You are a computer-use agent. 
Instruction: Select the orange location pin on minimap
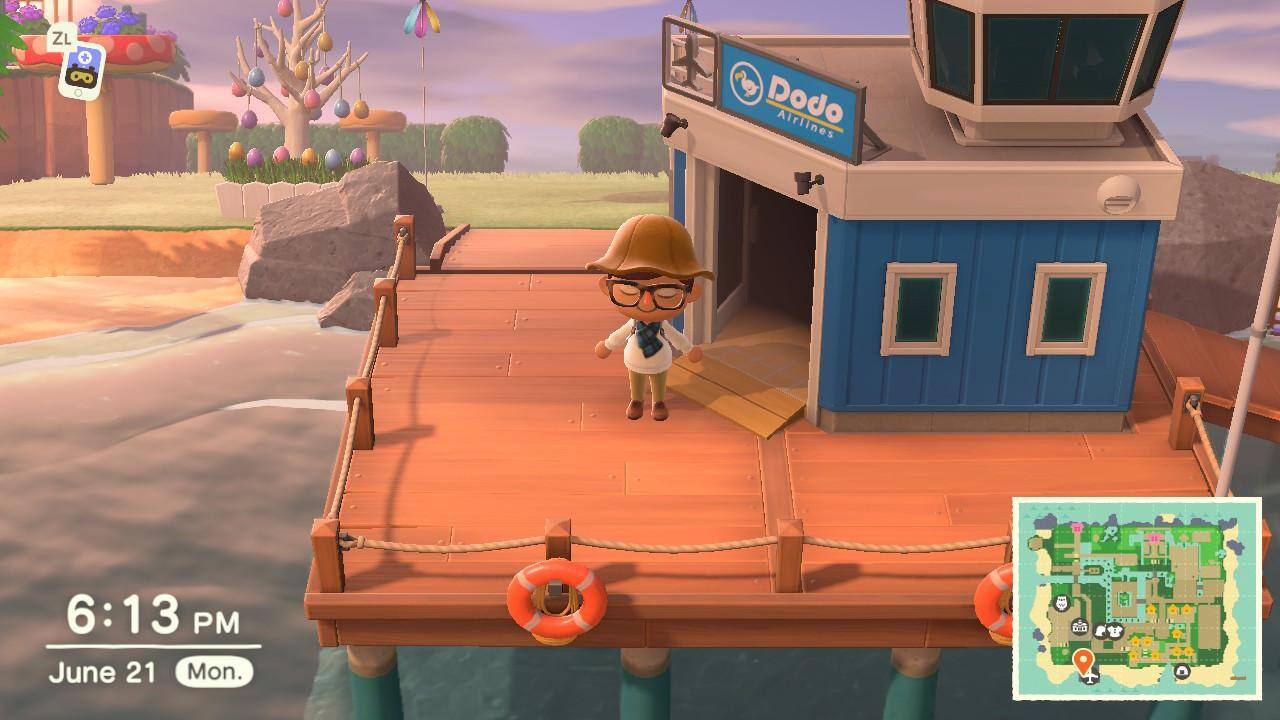tap(1082, 660)
